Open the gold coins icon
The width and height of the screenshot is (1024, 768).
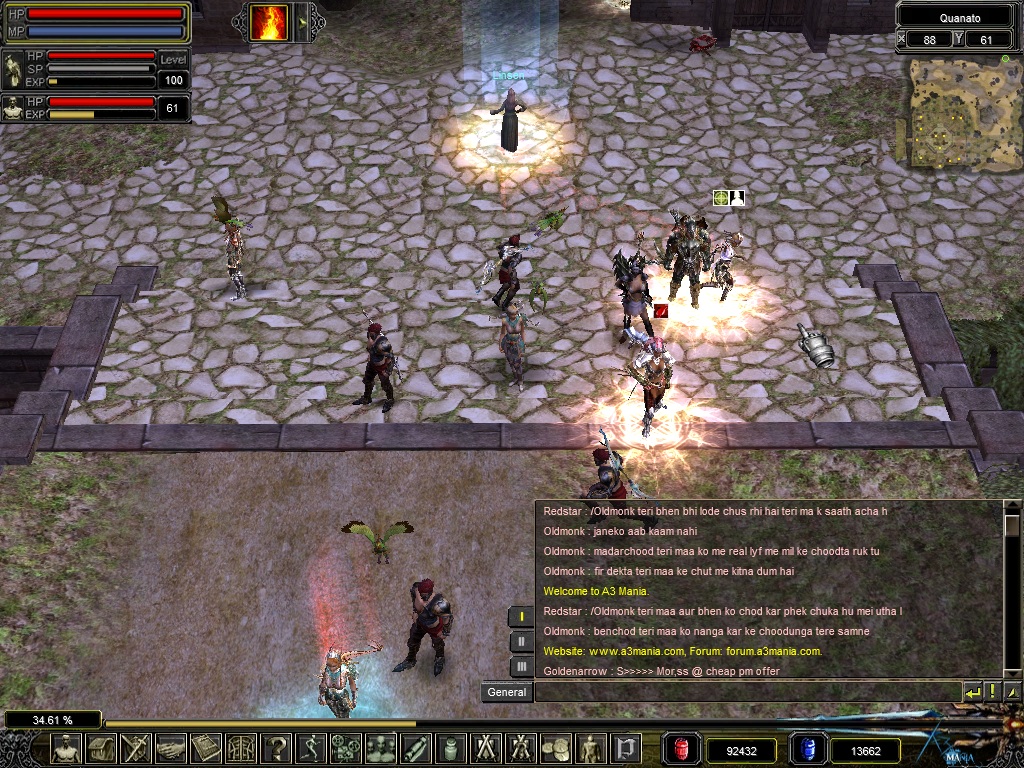555,747
